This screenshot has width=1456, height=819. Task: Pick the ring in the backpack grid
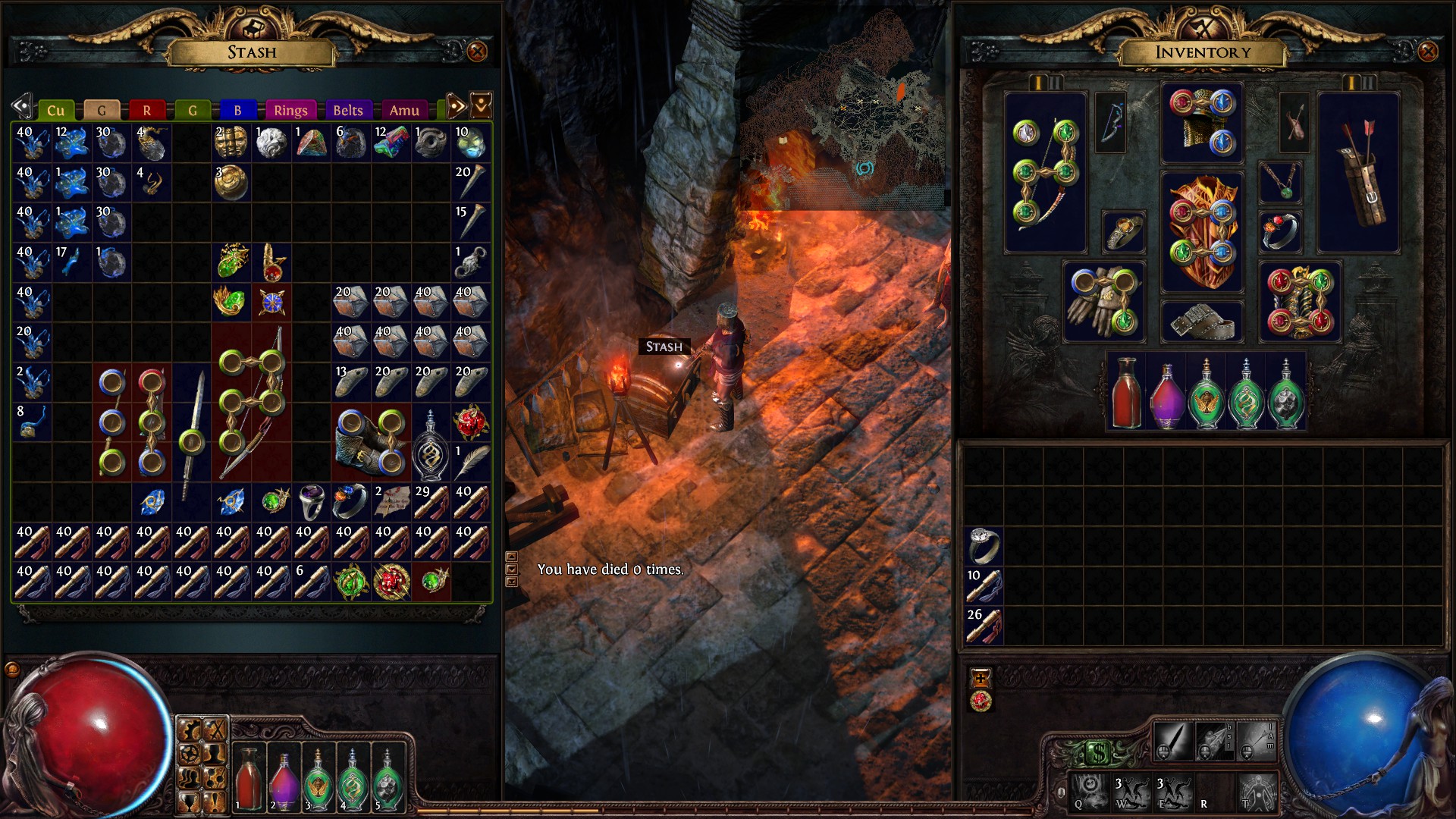(984, 545)
